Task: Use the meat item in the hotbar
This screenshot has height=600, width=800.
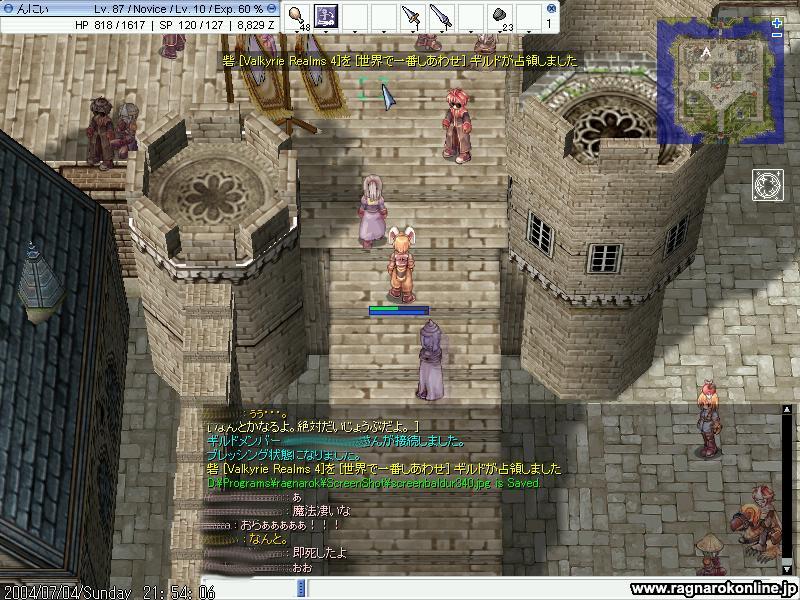Action: (x=298, y=16)
